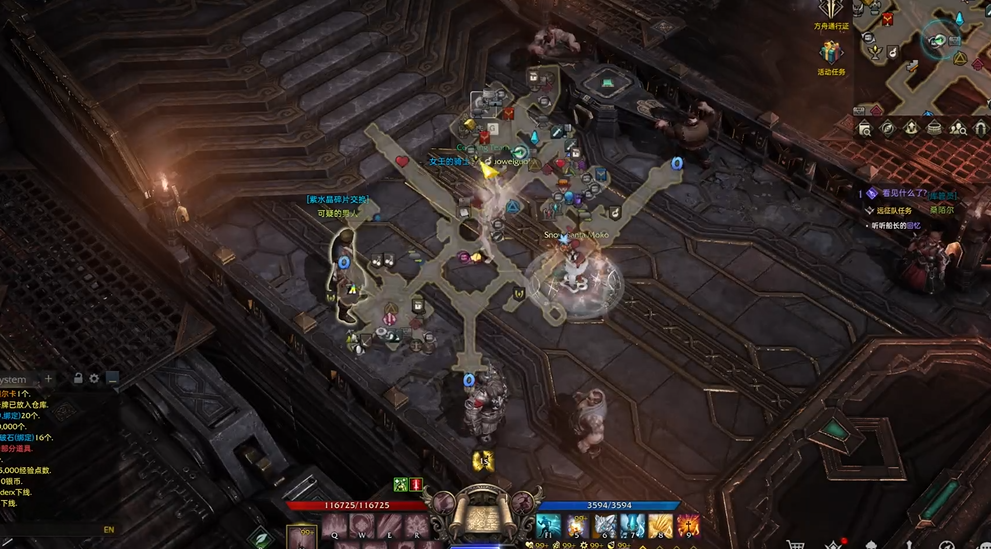The image size is (991, 549).
Task: Toggle the chat window lock icon
Action: [78, 379]
